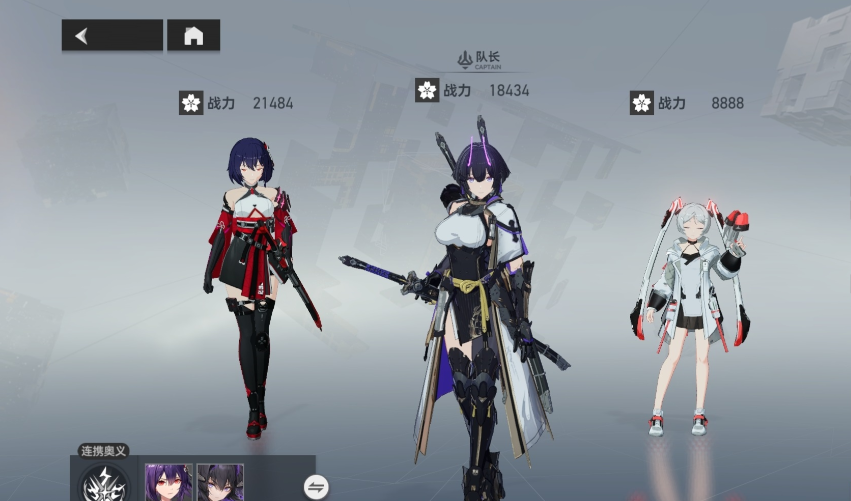Go back using the left arrow button
Screen dimensions: 851x501
pos(111,36)
